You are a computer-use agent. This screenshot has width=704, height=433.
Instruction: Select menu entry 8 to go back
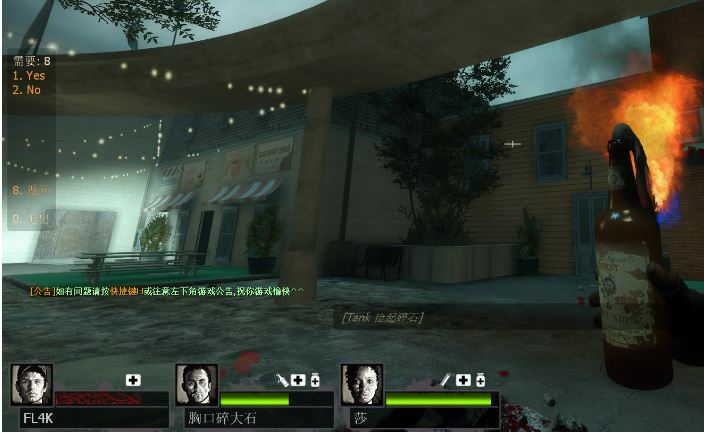[x=30, y=189]
